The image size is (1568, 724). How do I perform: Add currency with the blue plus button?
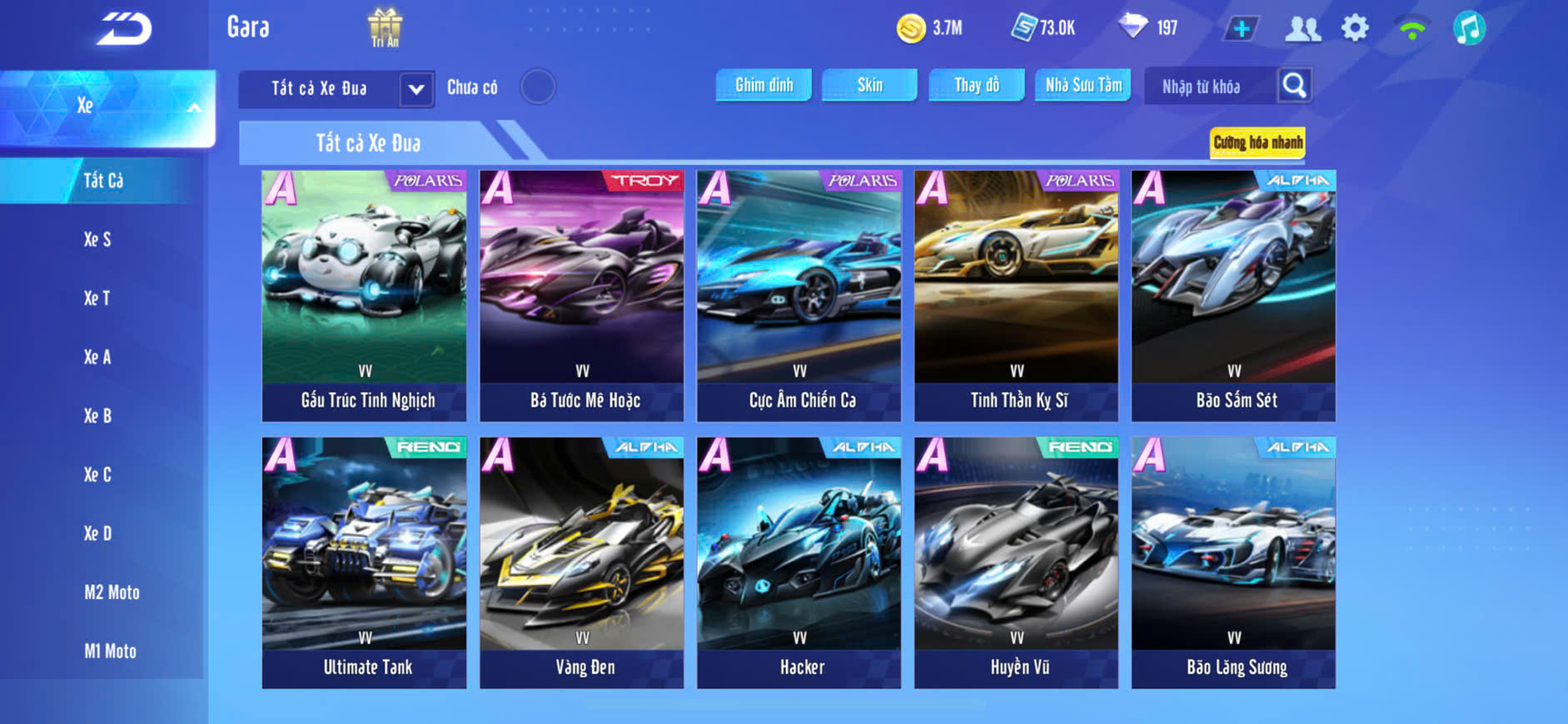[1241, 29]
